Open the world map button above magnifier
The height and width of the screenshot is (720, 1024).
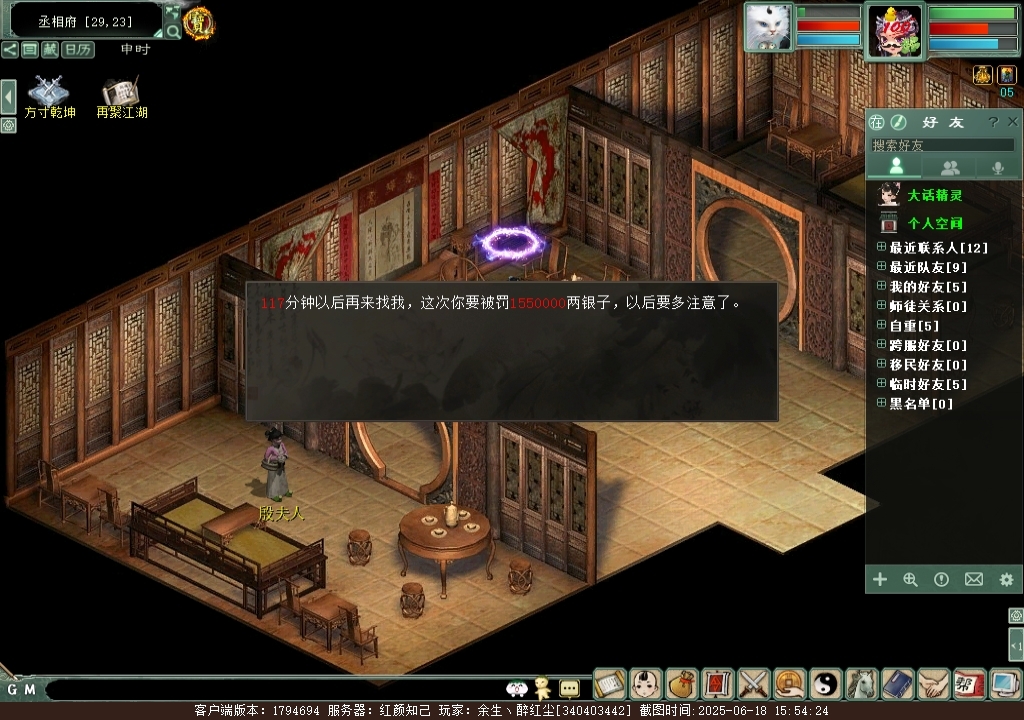point(173,12)
